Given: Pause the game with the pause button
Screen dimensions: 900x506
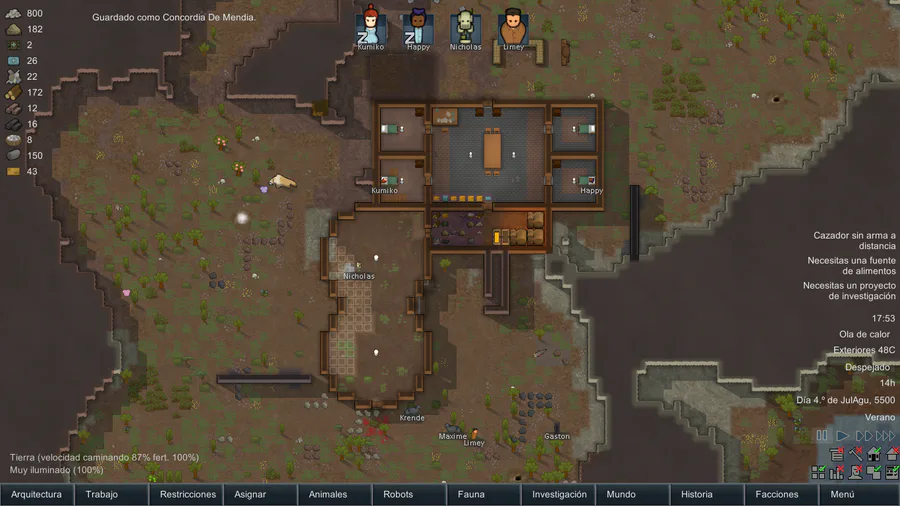Looking at the screenshot, I should tap(822, 436).
